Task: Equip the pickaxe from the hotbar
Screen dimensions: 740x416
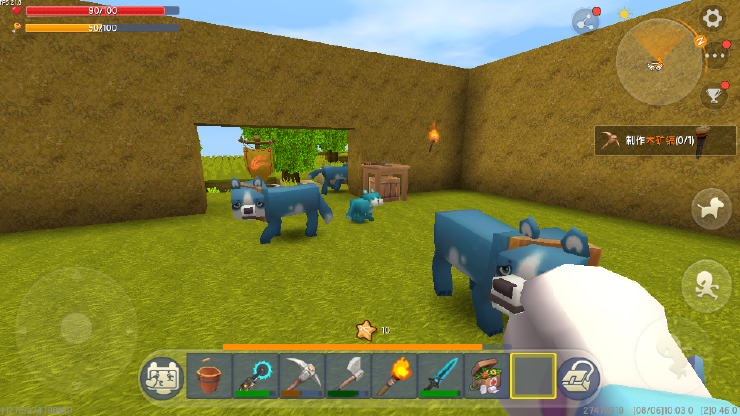Action: pyautogui.click(x=301, y=377)
